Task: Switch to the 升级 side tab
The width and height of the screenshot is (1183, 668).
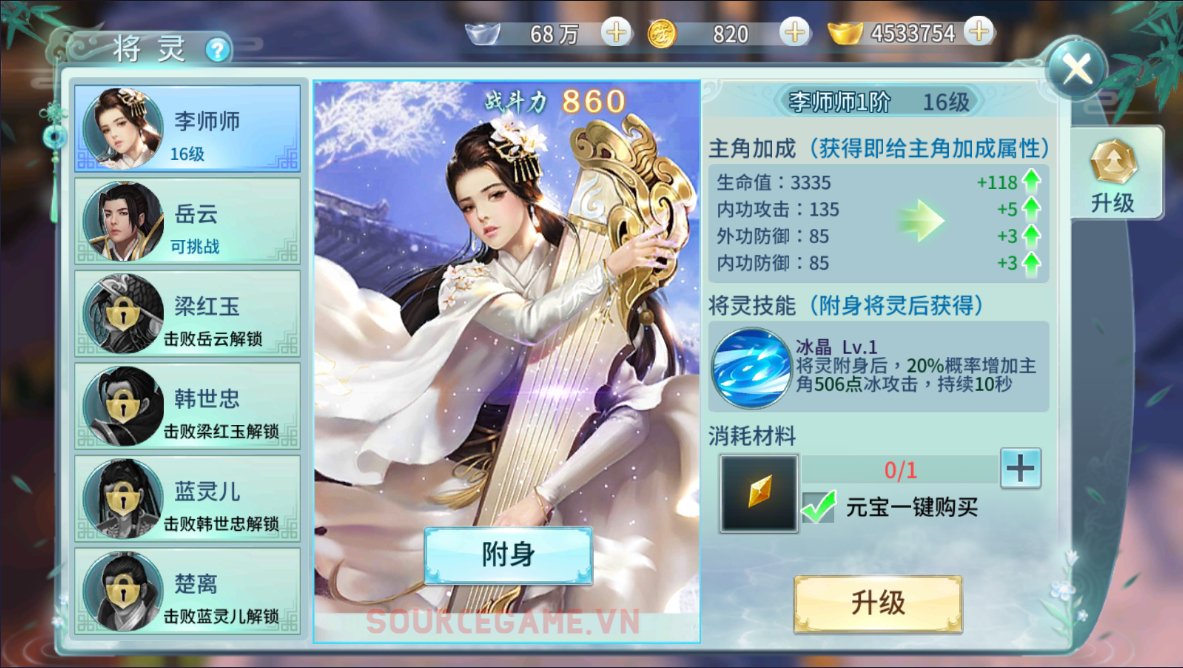Action: point(1112,177)
